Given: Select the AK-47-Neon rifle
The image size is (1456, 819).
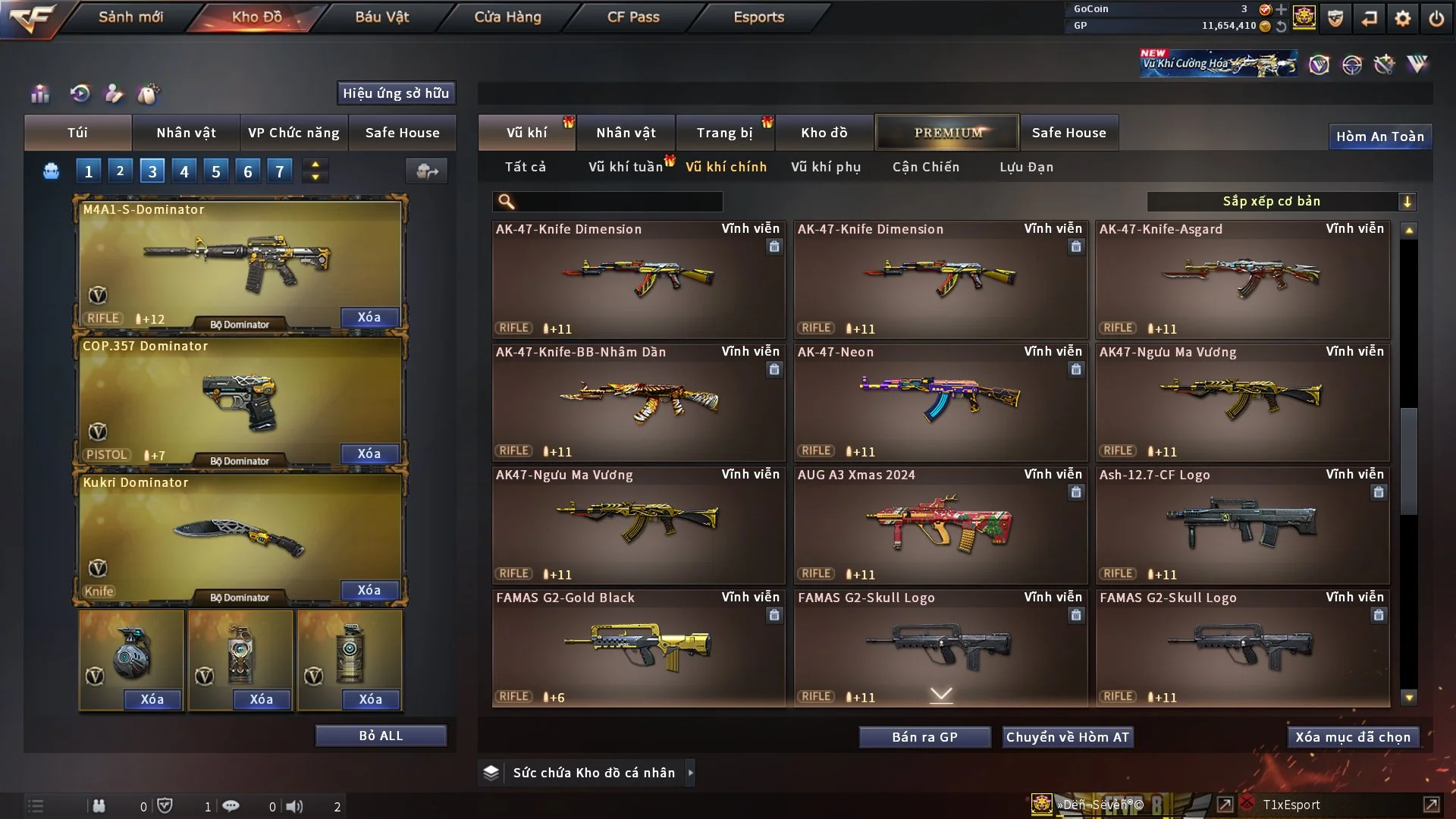Looking at the screenshot, I should tap(940, 402).
